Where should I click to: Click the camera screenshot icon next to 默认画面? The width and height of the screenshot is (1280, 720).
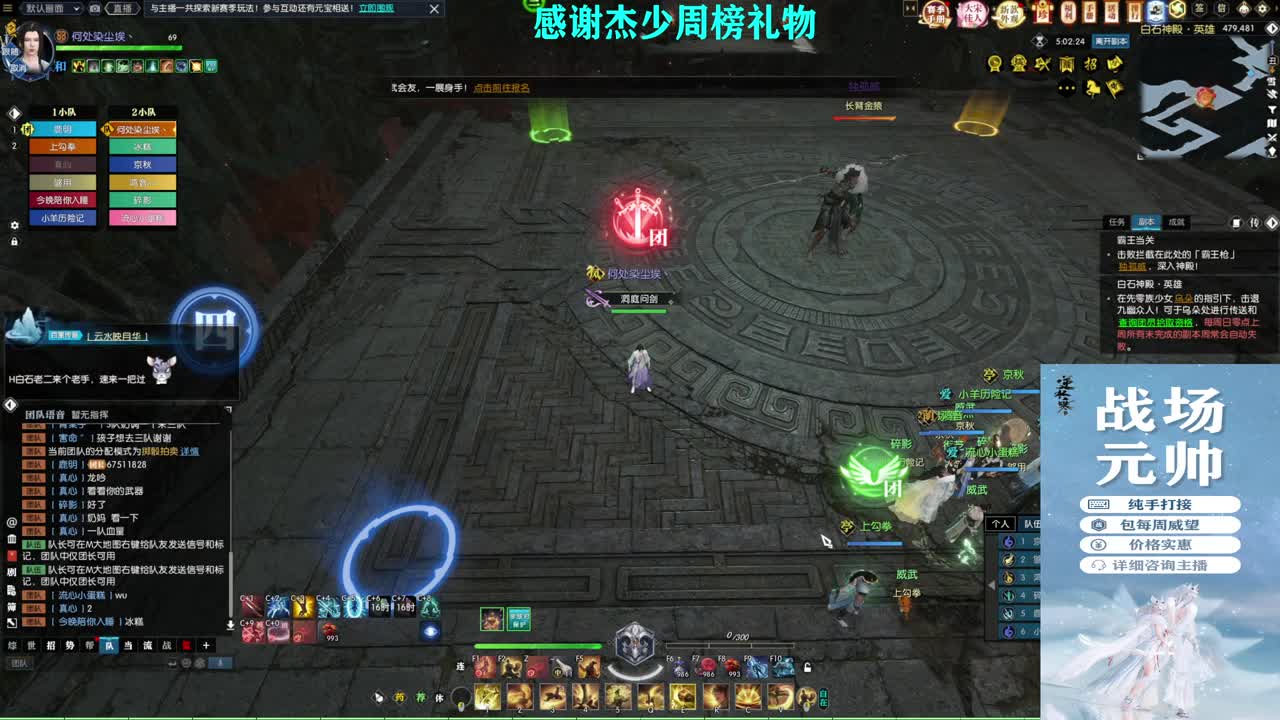point(95,8)
